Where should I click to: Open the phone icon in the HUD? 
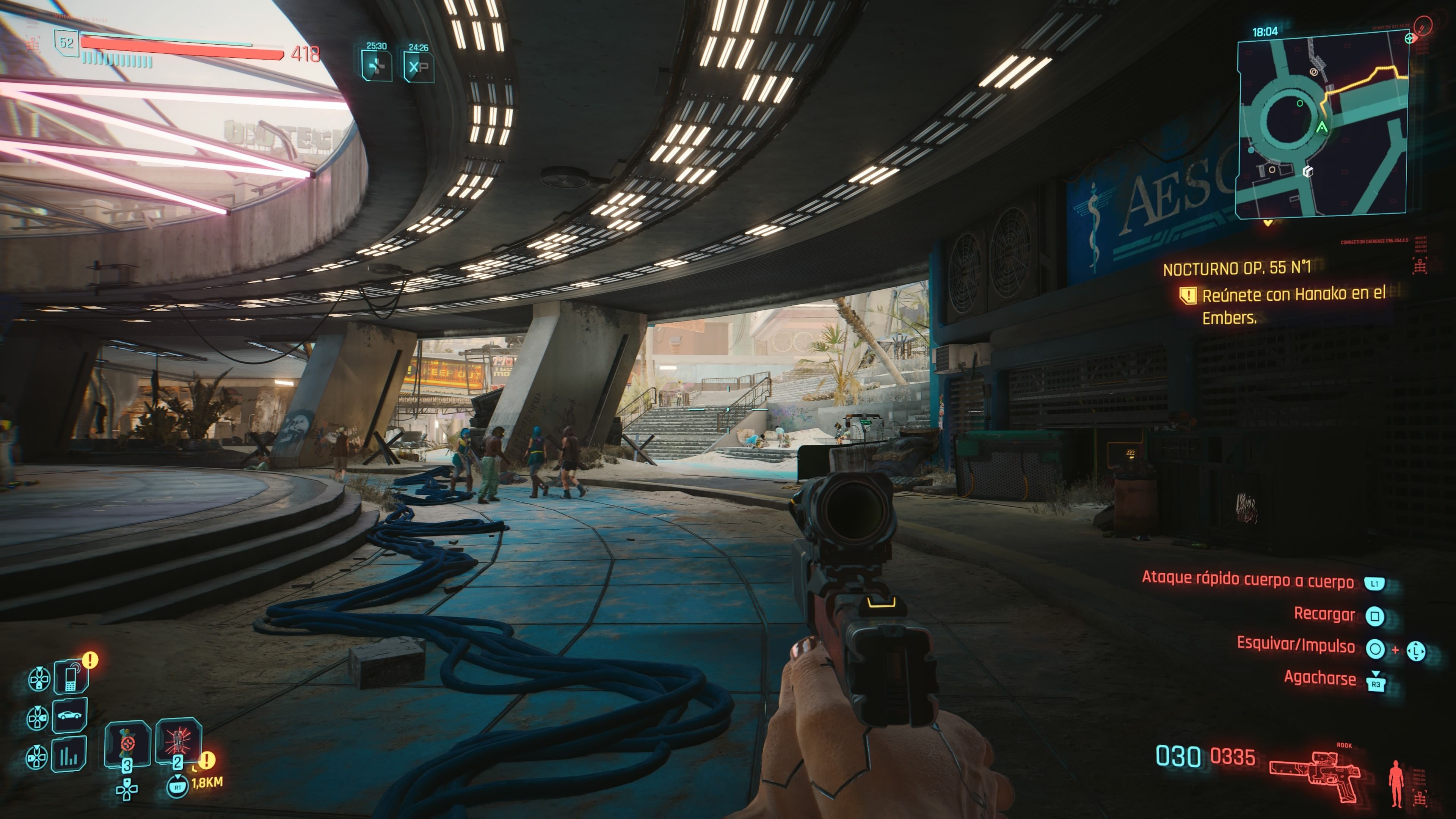(71, 678)
